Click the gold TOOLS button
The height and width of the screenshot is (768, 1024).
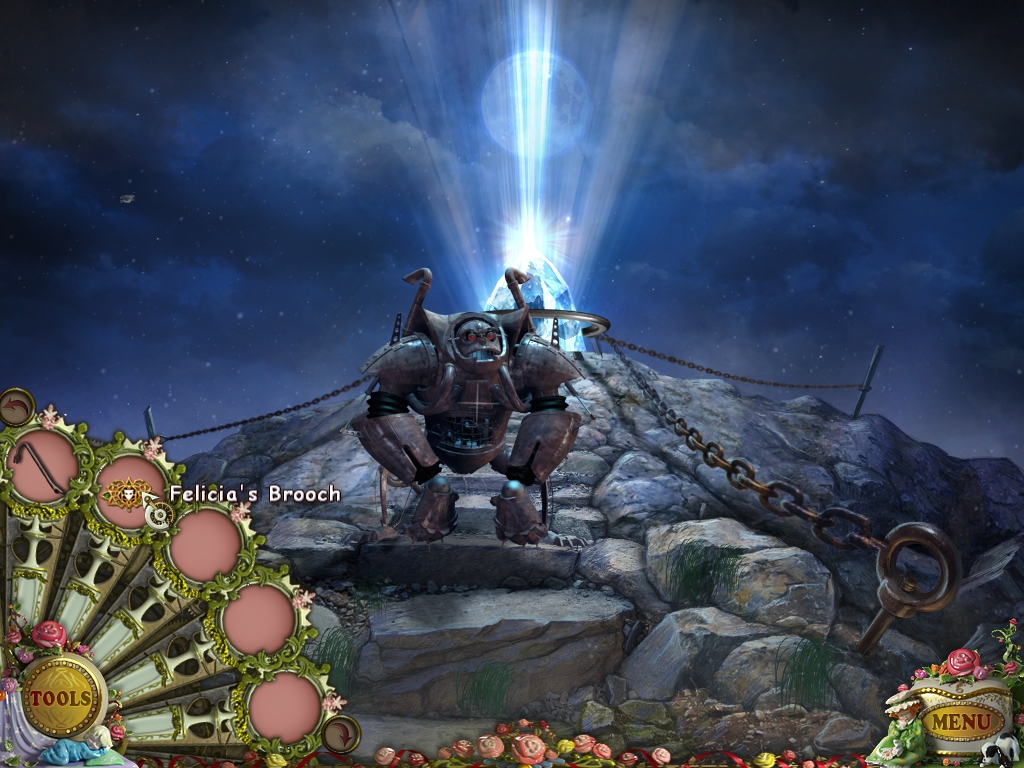[61, 697]
